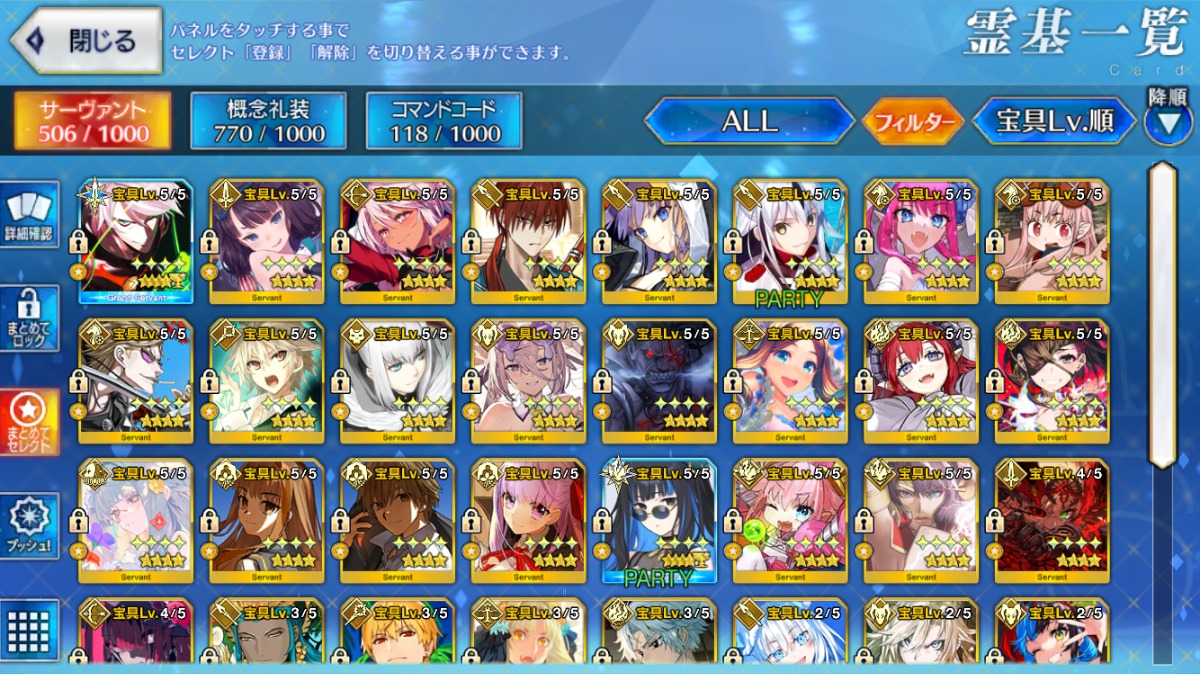Switch to the サーヴァント tab
The width and height of the screenshot is (1200, 674).
(92, 121)
